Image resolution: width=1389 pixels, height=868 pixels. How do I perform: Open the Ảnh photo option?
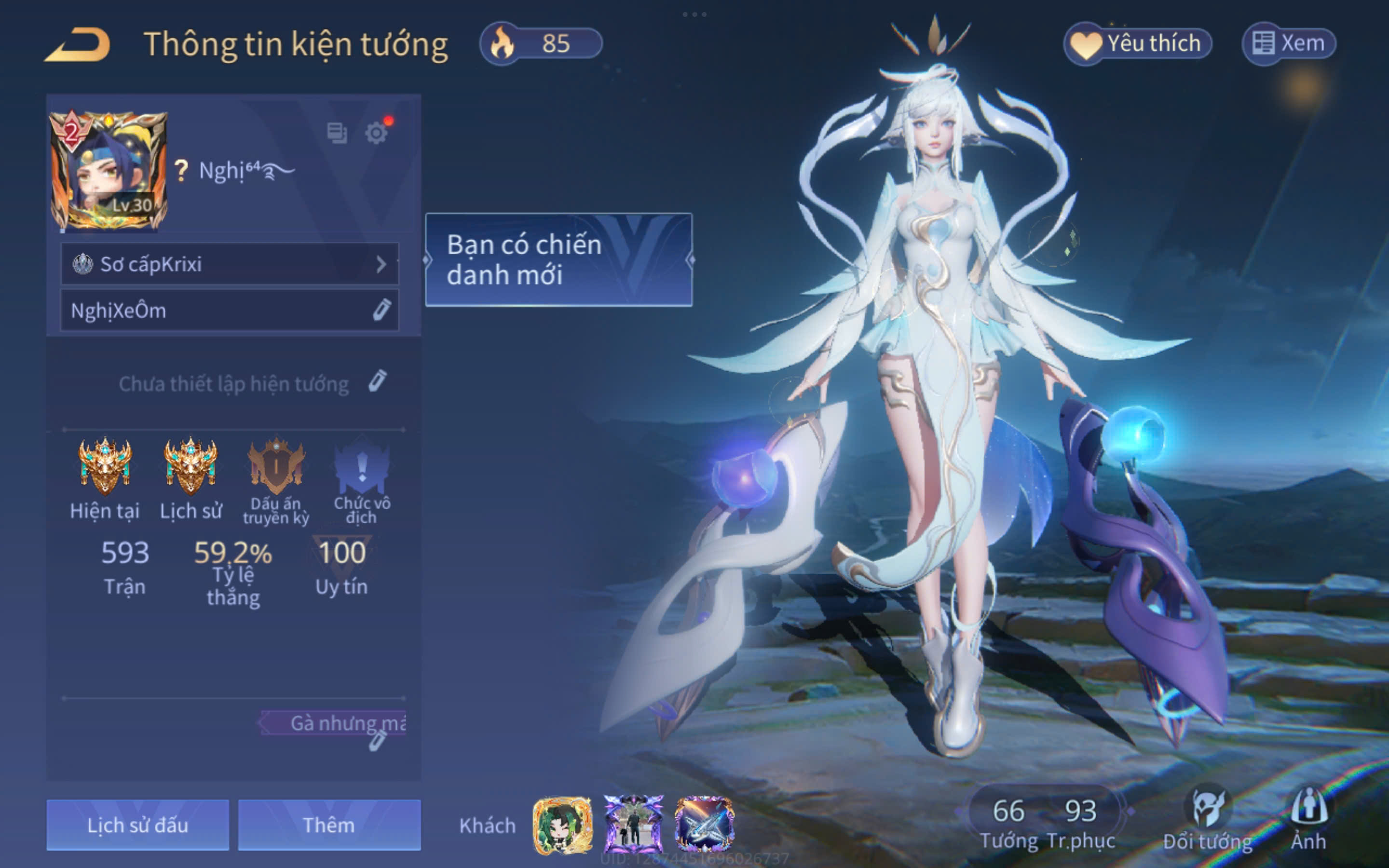[x=1308, y=820]
